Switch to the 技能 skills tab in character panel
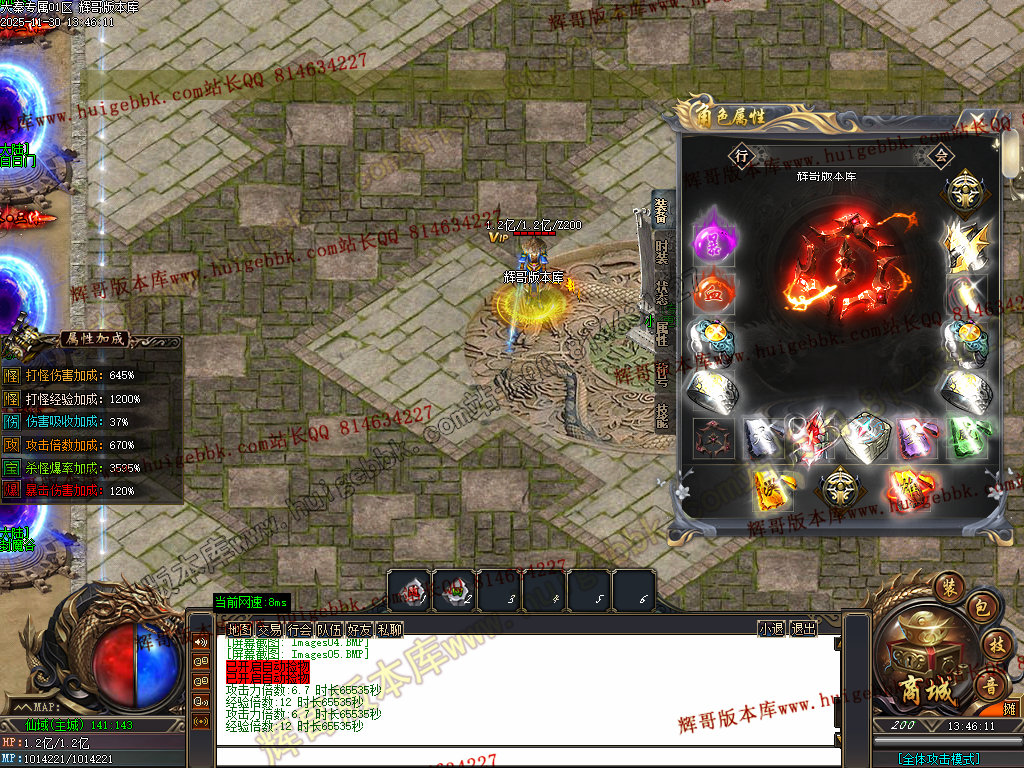Viewport: 1024px width, 768px height. tap(661, 414)
